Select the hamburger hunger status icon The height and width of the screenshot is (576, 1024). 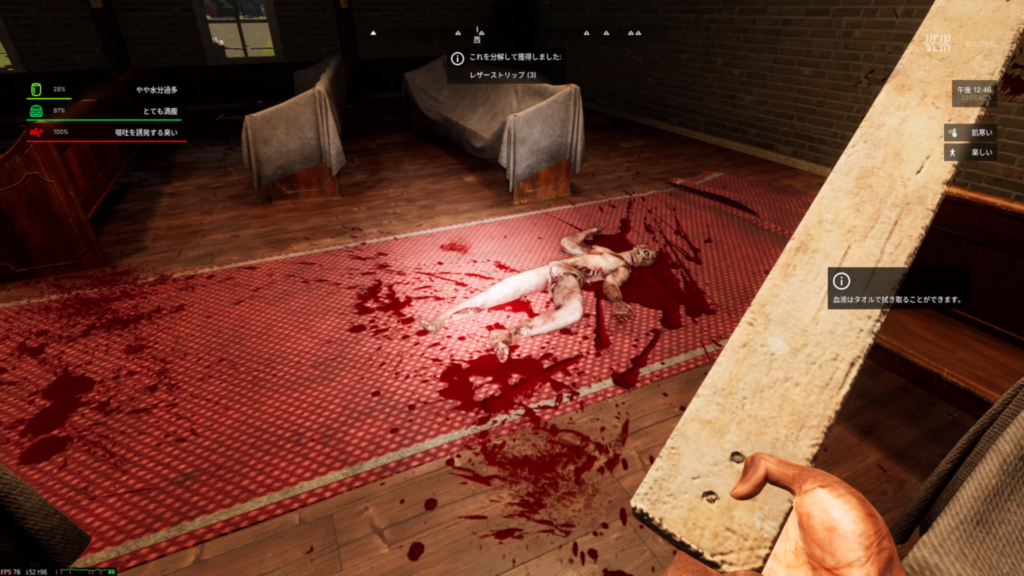click(37, 110)
